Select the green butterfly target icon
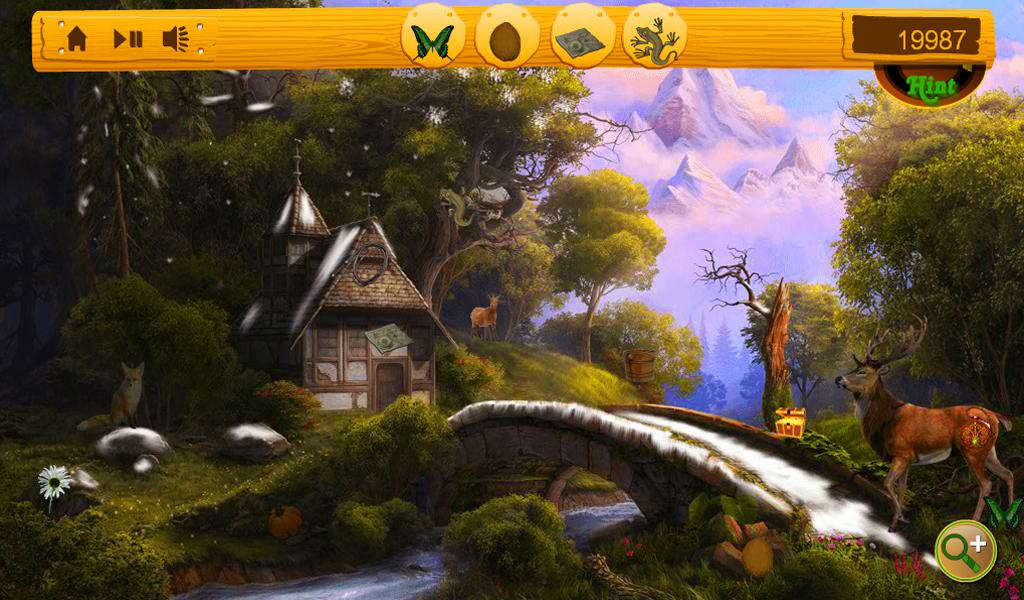The width and height of the screenshot is (1024, 600). (433, 41)
